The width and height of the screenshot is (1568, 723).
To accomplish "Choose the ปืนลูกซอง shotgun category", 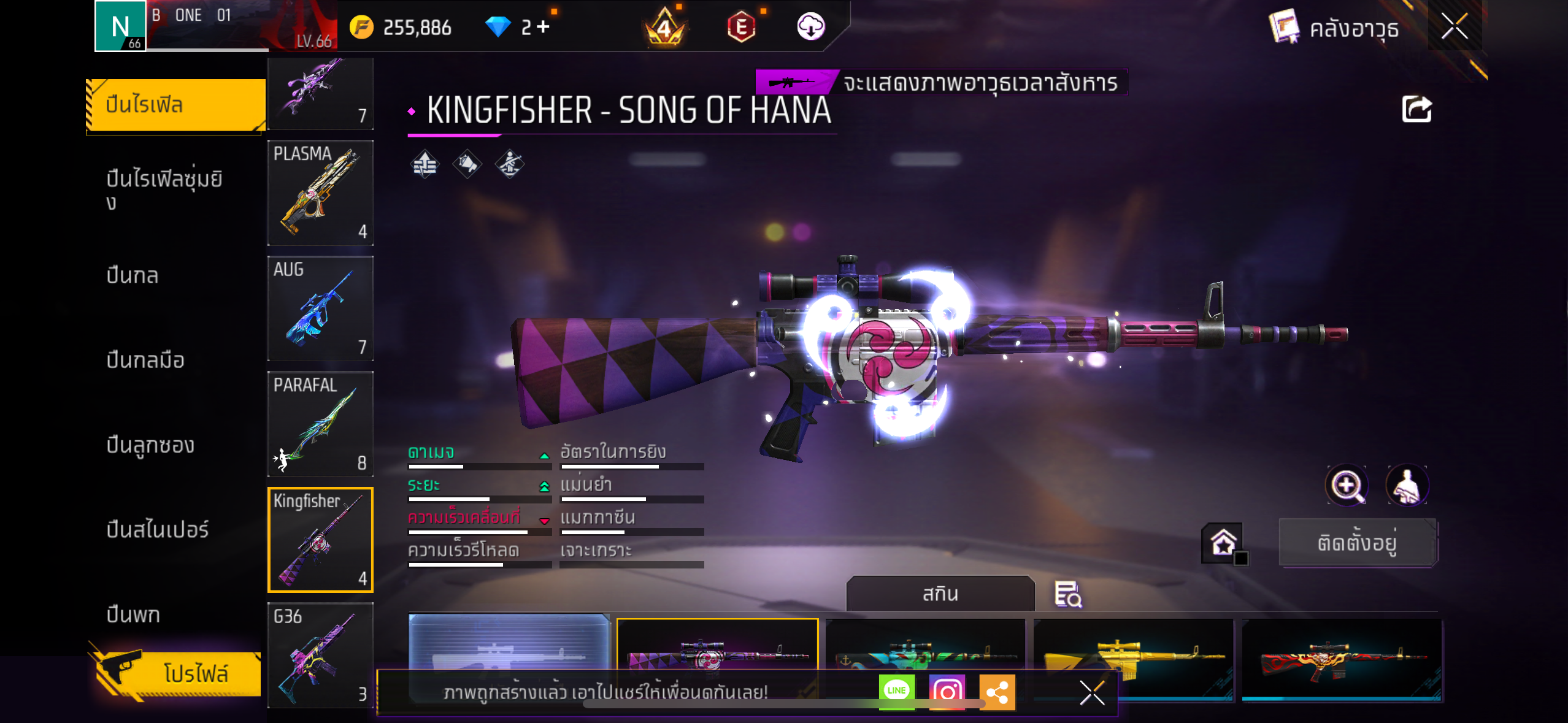I will [x=150, y=445].
